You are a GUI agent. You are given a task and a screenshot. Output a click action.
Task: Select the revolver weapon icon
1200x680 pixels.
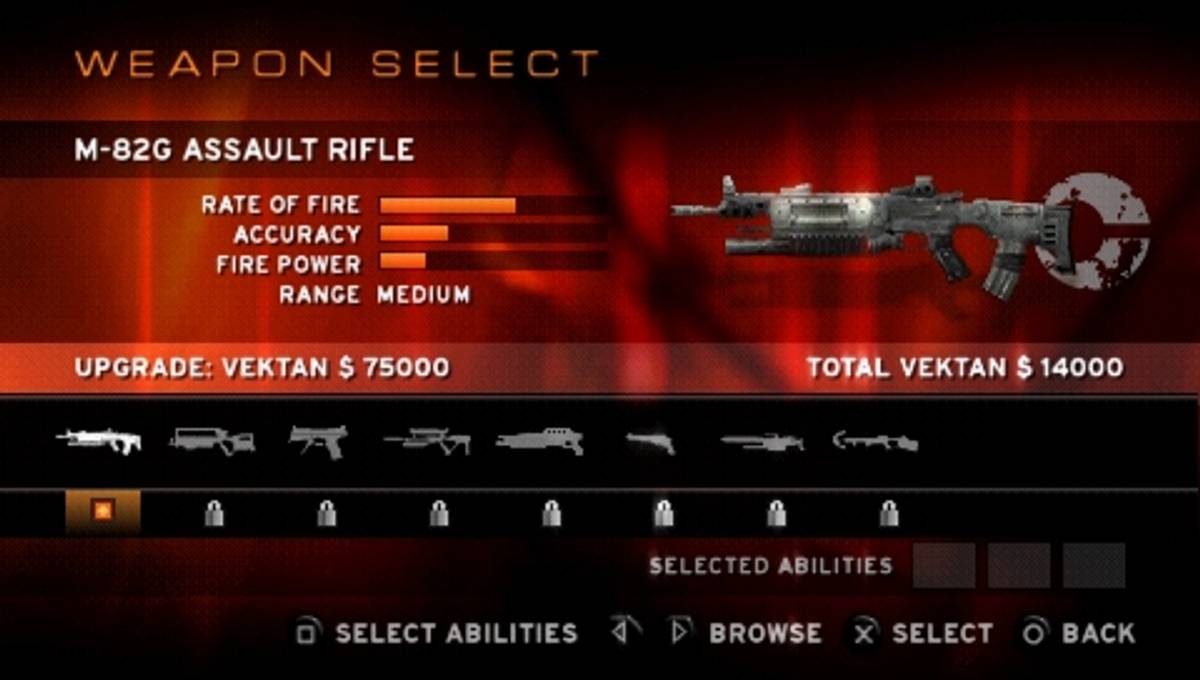tap(651, 441)
